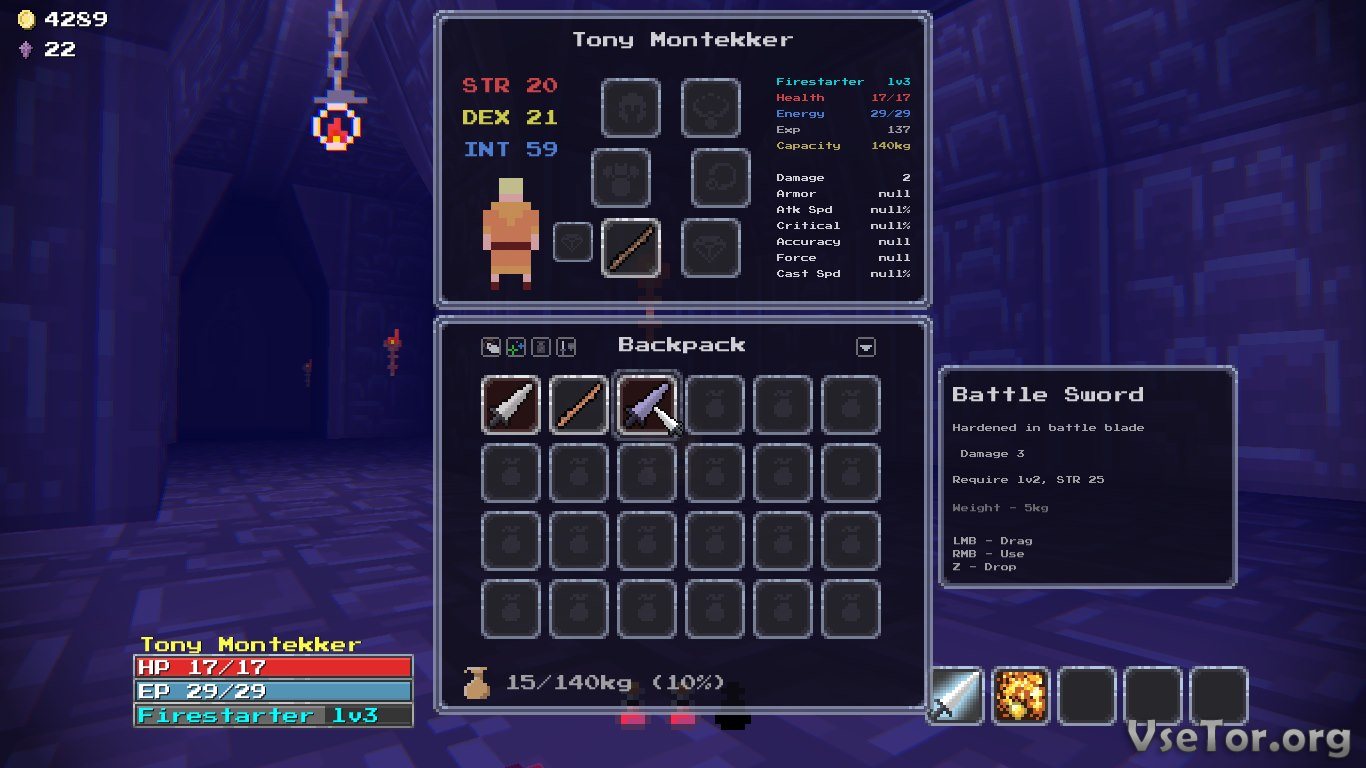Click the purple Battle Sword slot
The height and width of the screenshot is (768, 1366).
coord(647,405)
